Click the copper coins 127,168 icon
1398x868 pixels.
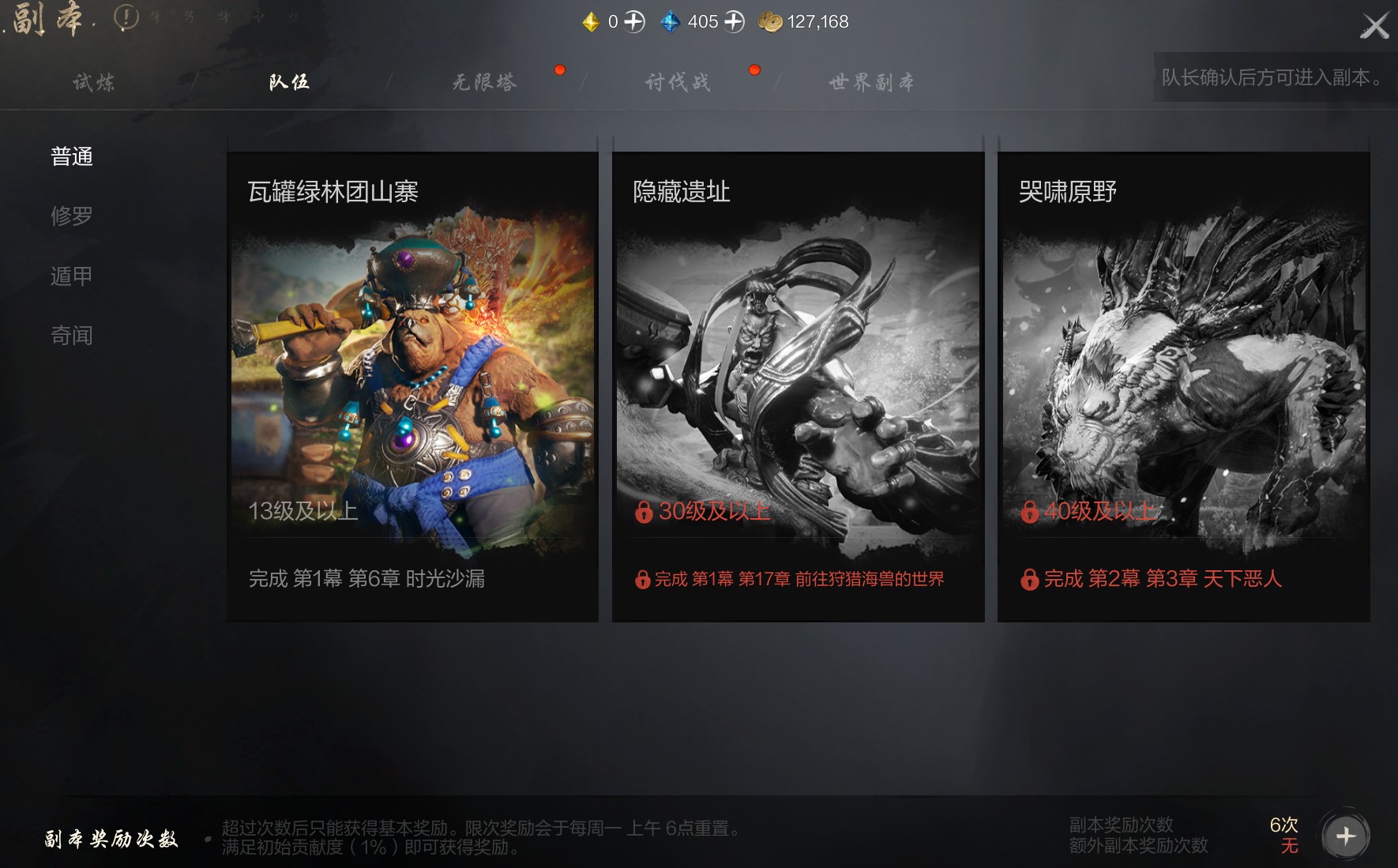pyautogui.click(x=772, y=22)
